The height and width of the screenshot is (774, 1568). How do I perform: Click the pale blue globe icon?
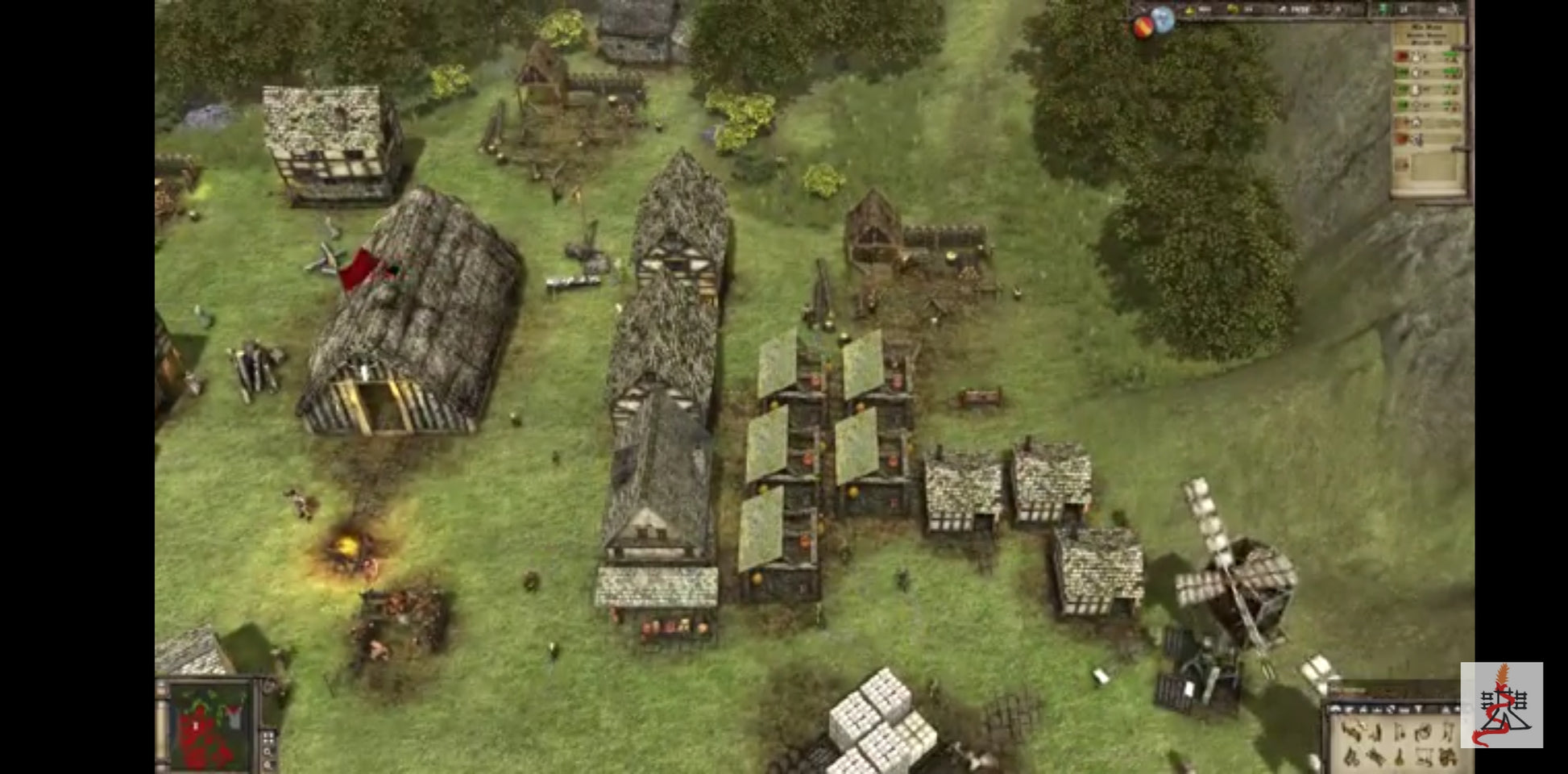point(1163,19)
